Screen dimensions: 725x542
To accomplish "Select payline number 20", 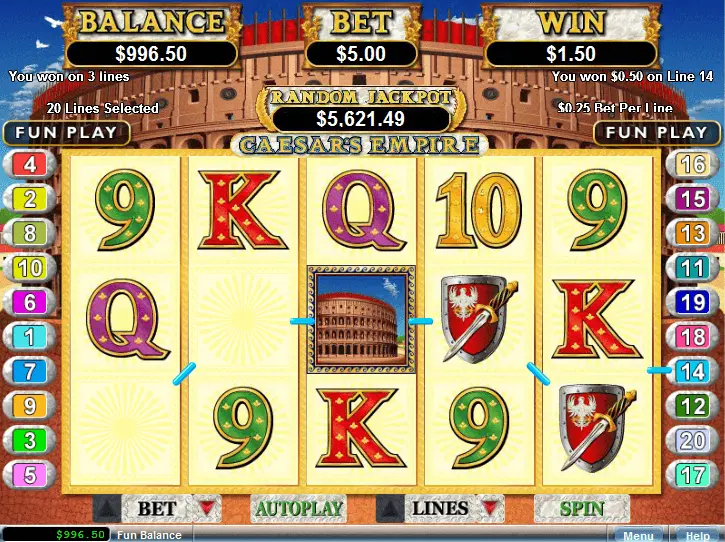I will pyautogui.click(x=692, y=440).
